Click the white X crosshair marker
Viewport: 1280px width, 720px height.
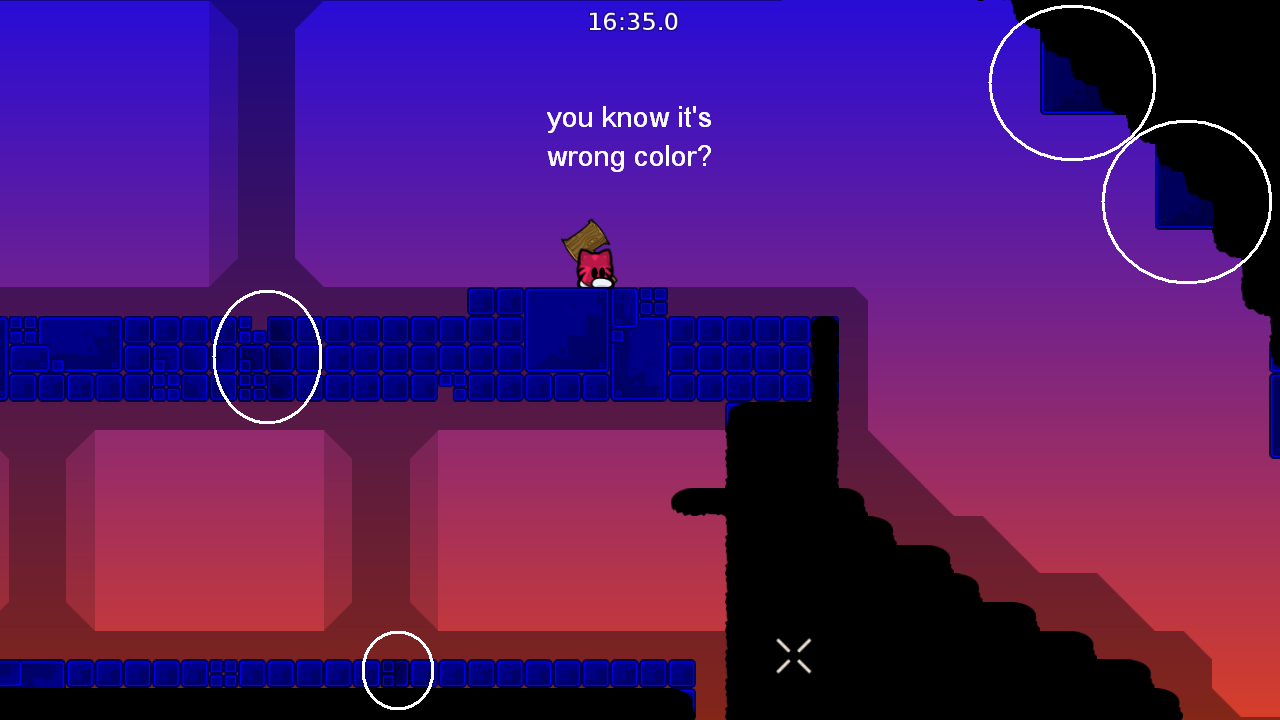pos(793,655)
